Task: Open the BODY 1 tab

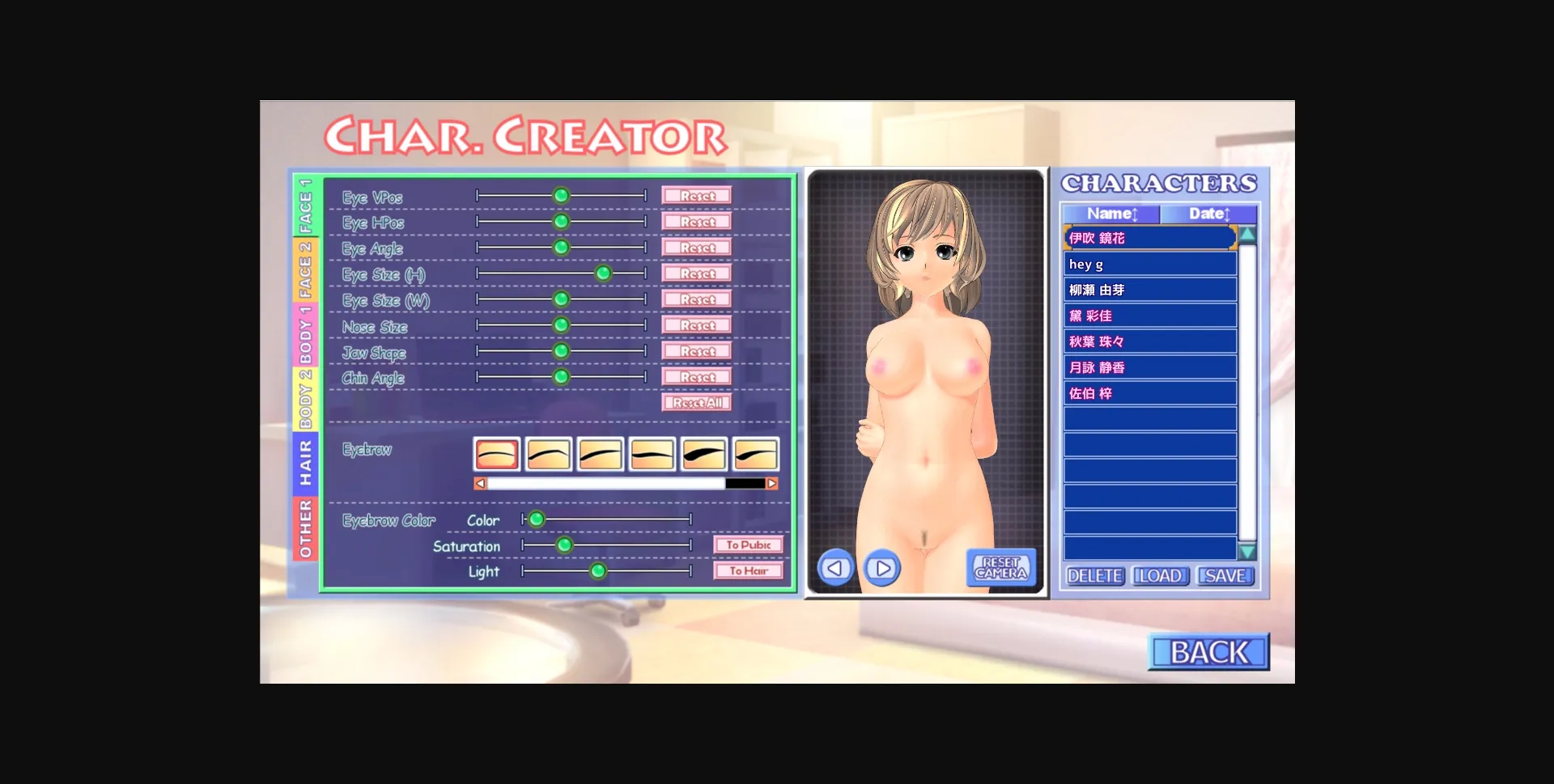Action: (x=306, y=331)
